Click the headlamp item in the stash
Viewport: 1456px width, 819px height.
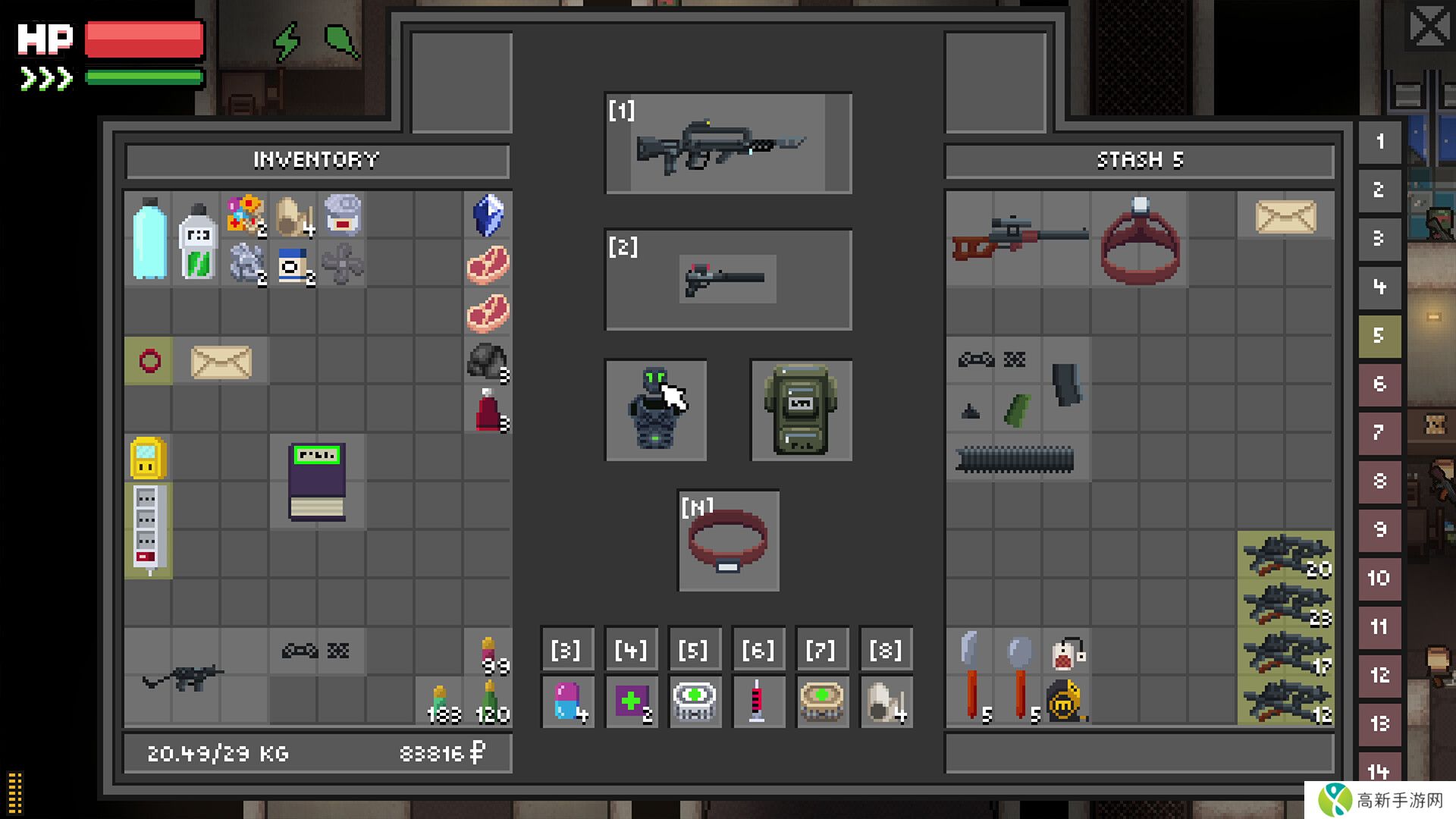coord(1140,238)
